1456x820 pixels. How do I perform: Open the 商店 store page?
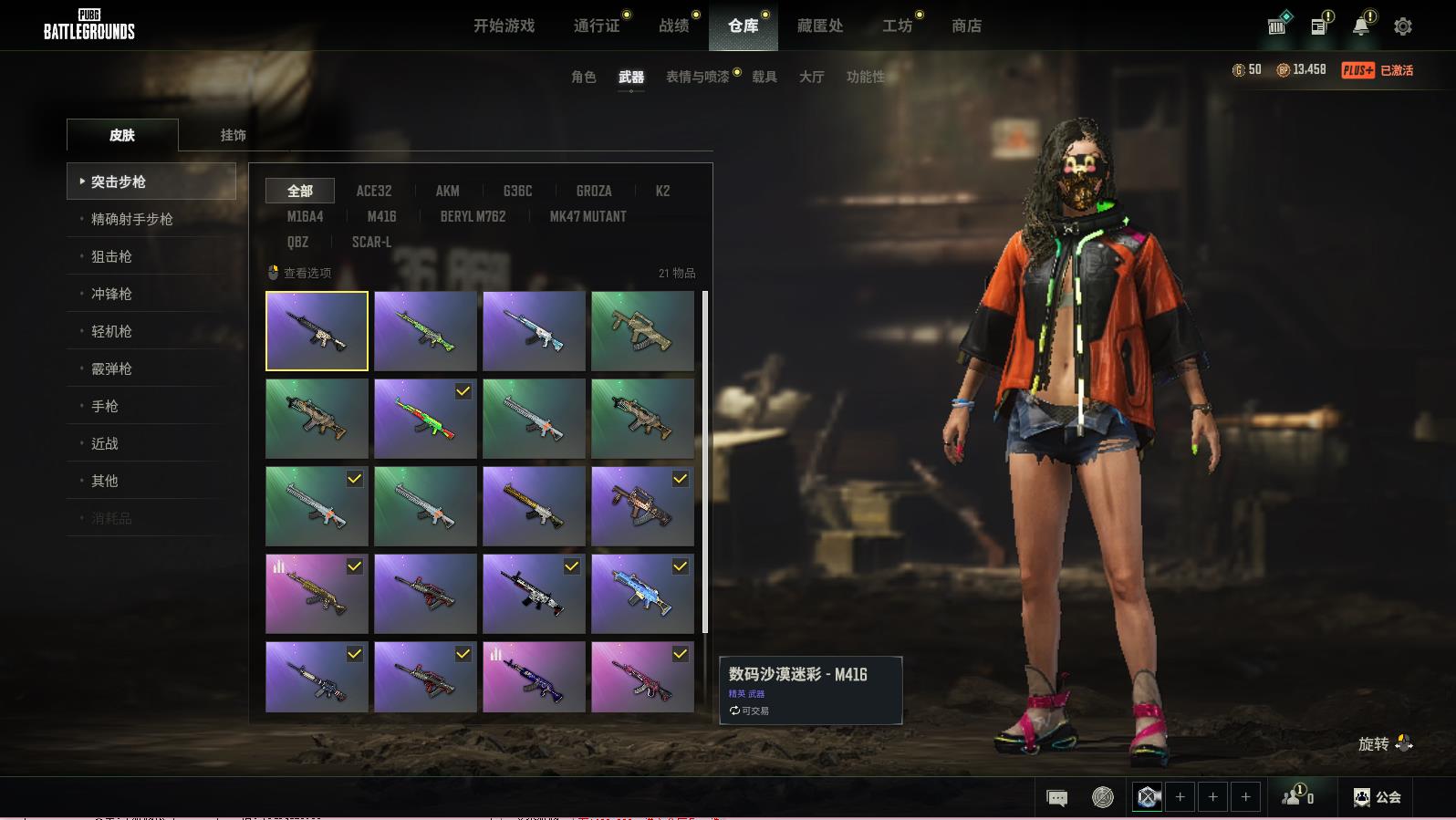(x=966, y=26)
